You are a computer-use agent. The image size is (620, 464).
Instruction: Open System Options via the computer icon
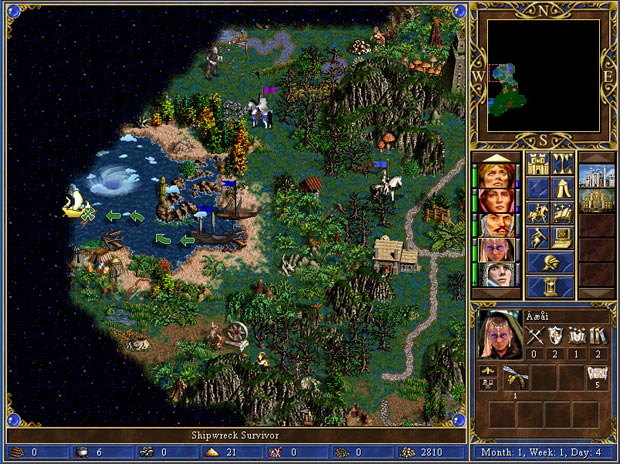[x=562, y=237]
